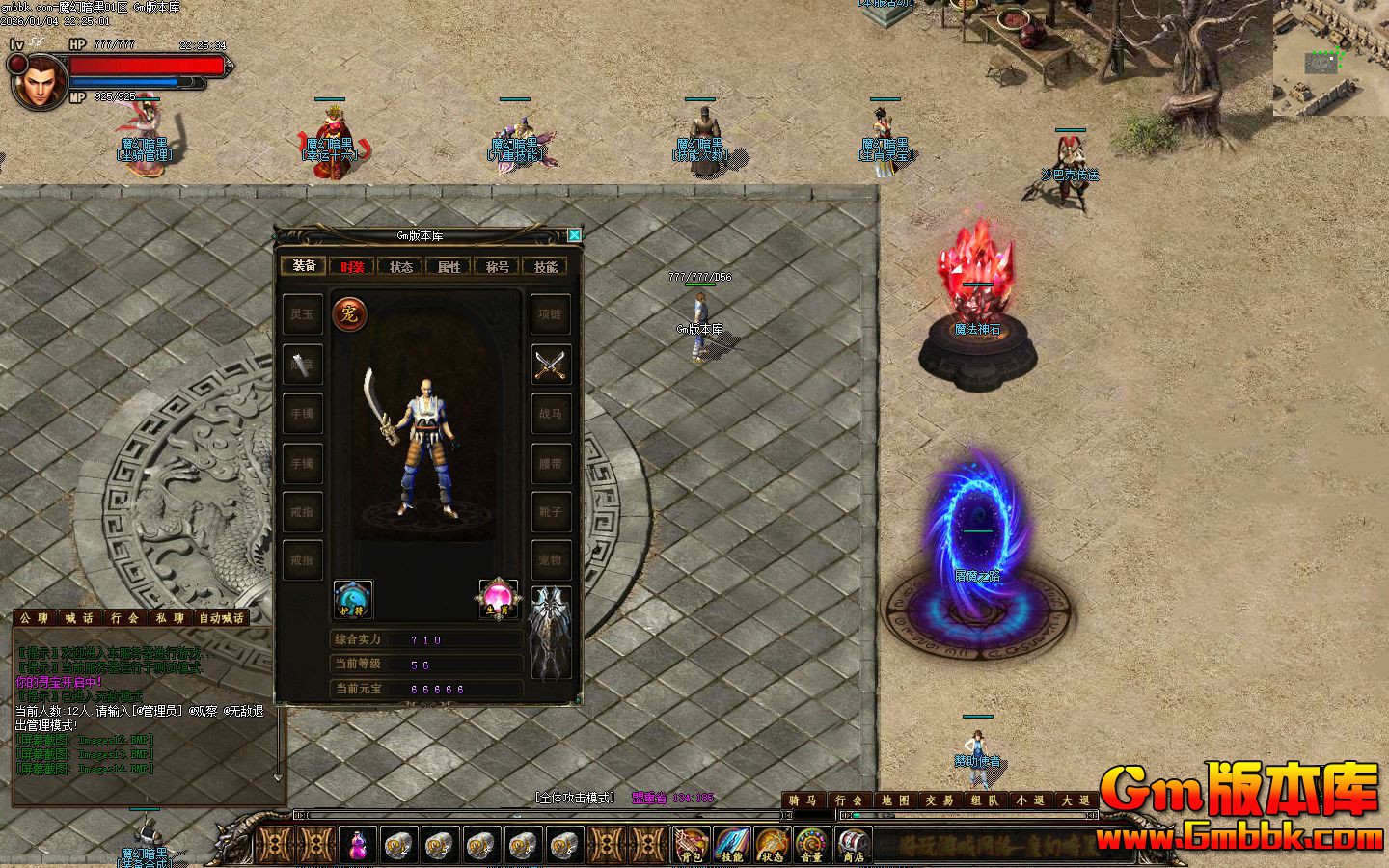The height and width of the screenshot is (868, 1389).
Task: Click the 骑马 mount button
Action: coord(803,800)
